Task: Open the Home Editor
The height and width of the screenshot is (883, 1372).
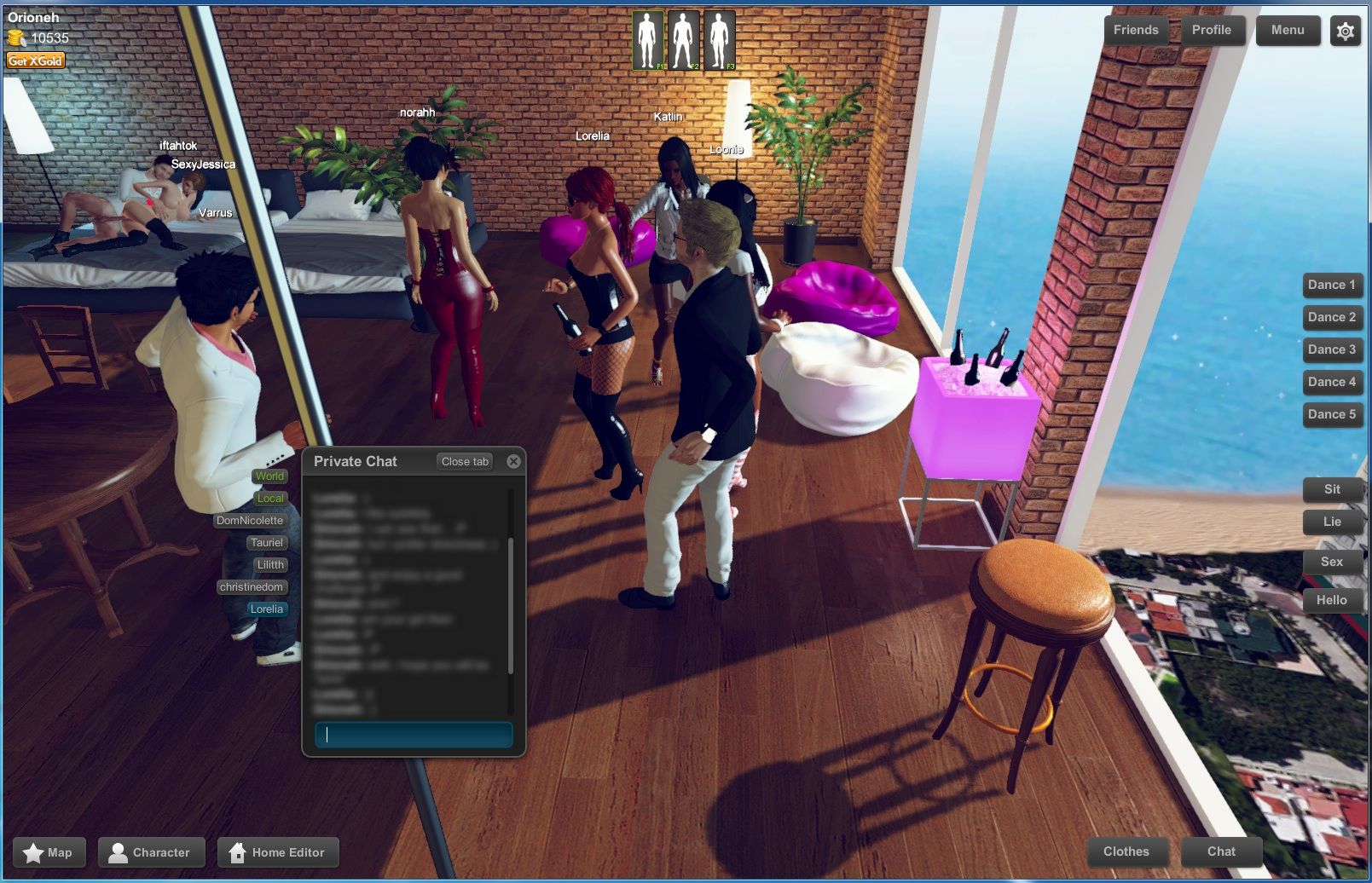Action: click(278, 851)
